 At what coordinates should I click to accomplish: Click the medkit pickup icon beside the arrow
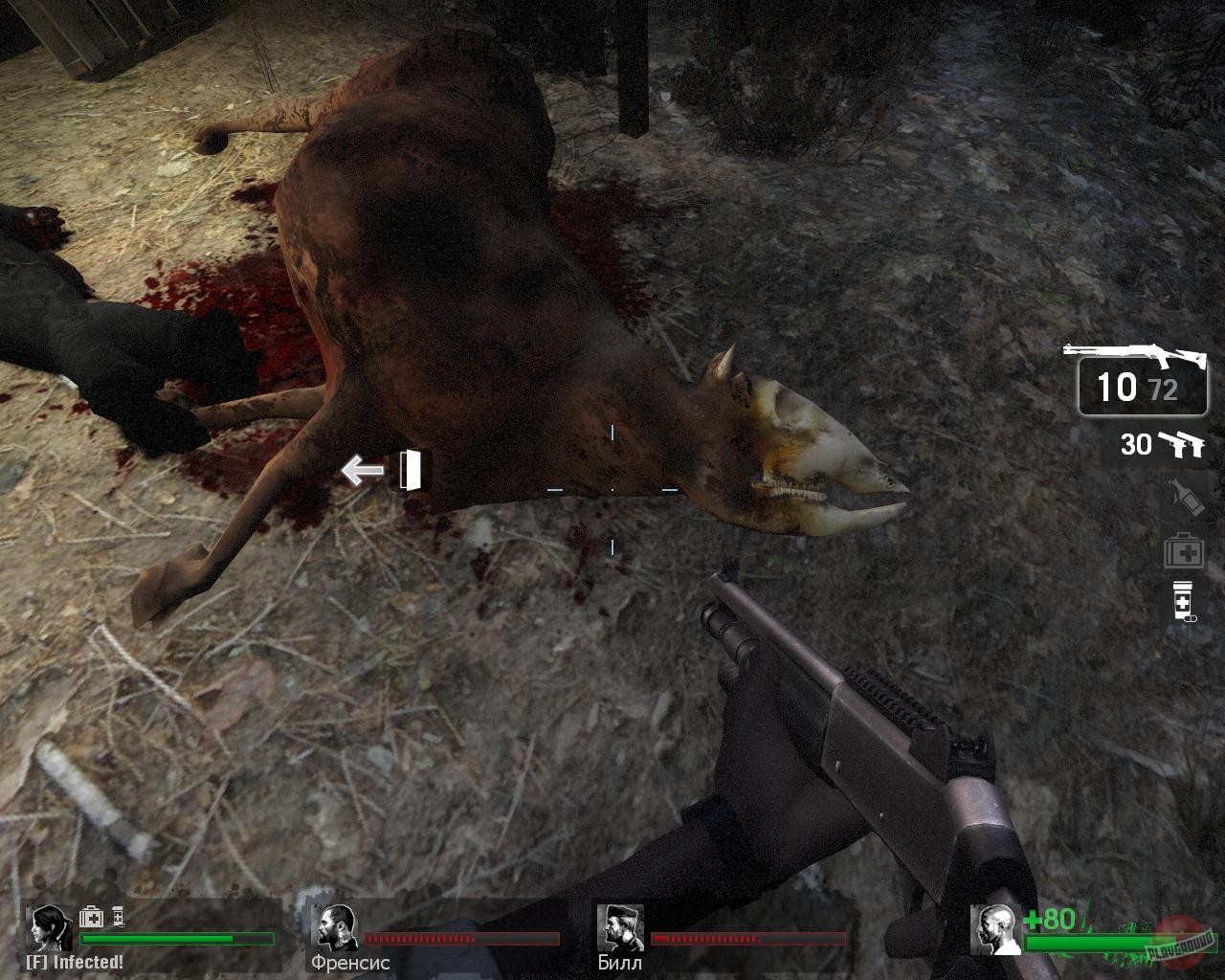coord(410,472)
